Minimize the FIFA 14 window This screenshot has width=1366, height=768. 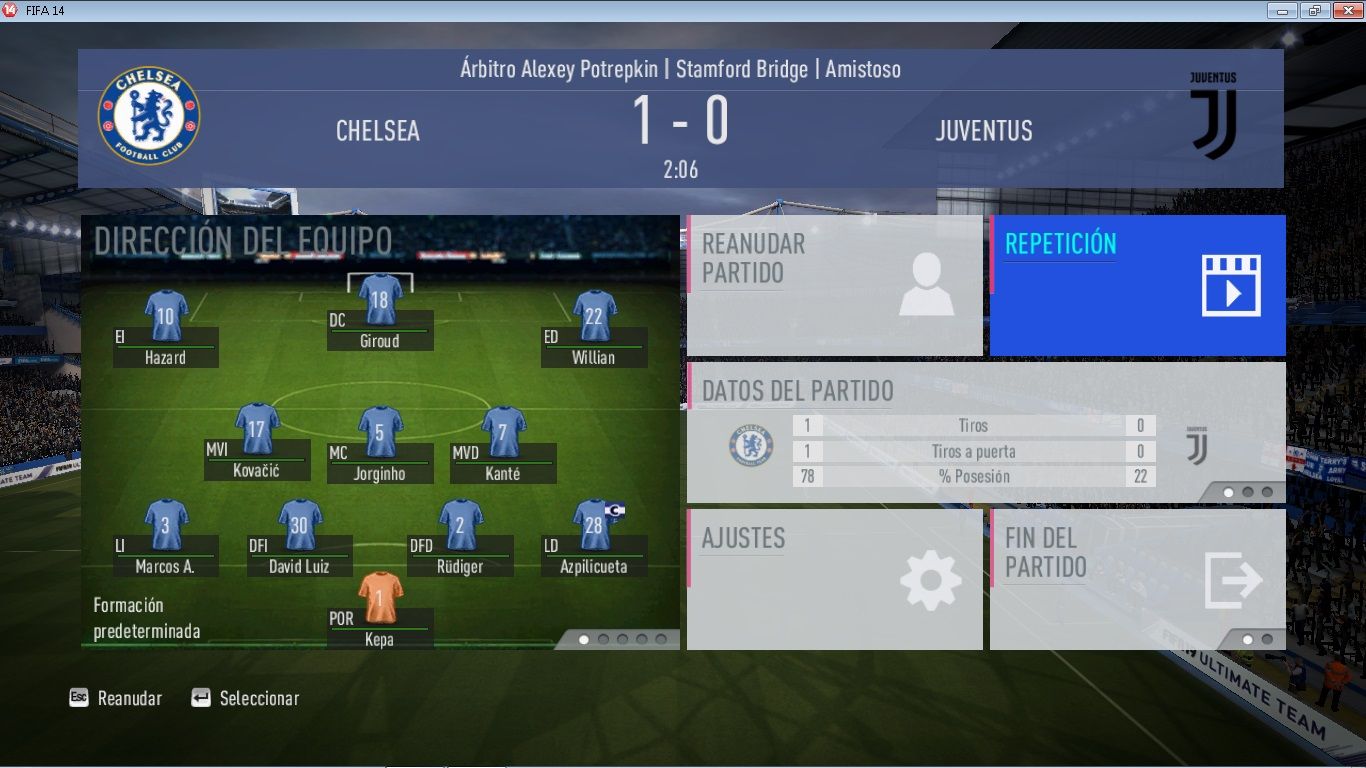point(1282,10)
